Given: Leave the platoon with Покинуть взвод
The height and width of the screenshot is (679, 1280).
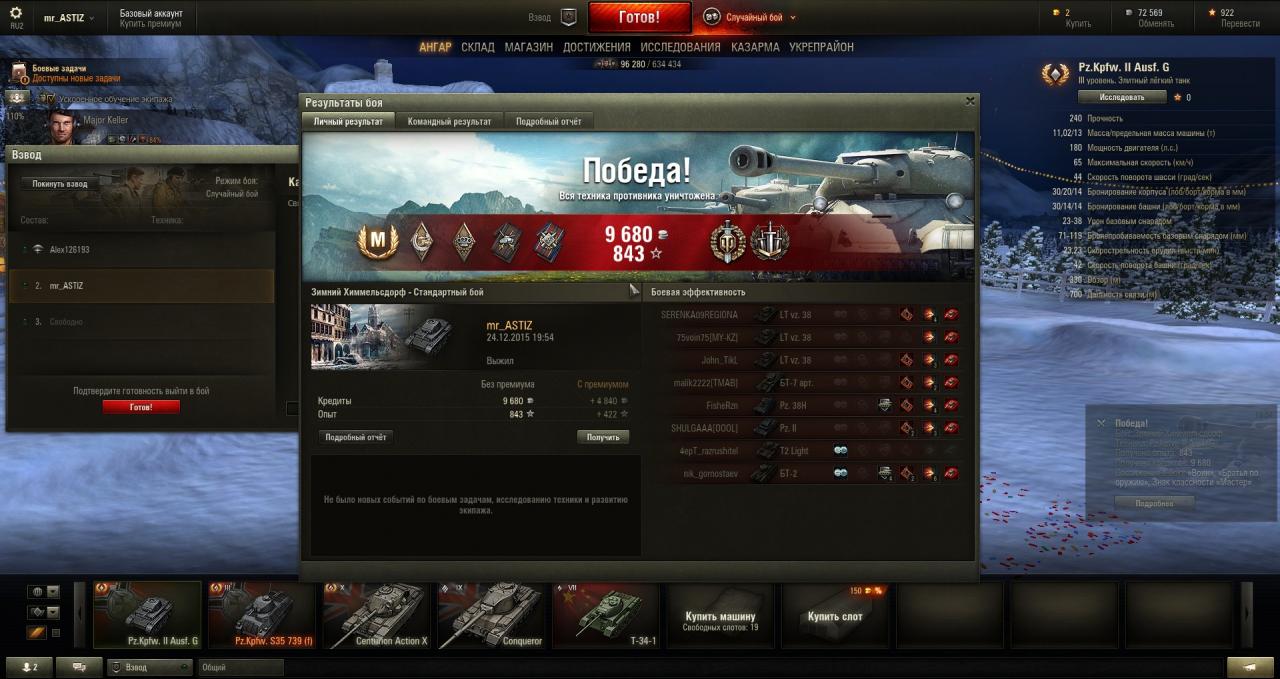Looking at the screenshot, I should (x=60, y=184).
